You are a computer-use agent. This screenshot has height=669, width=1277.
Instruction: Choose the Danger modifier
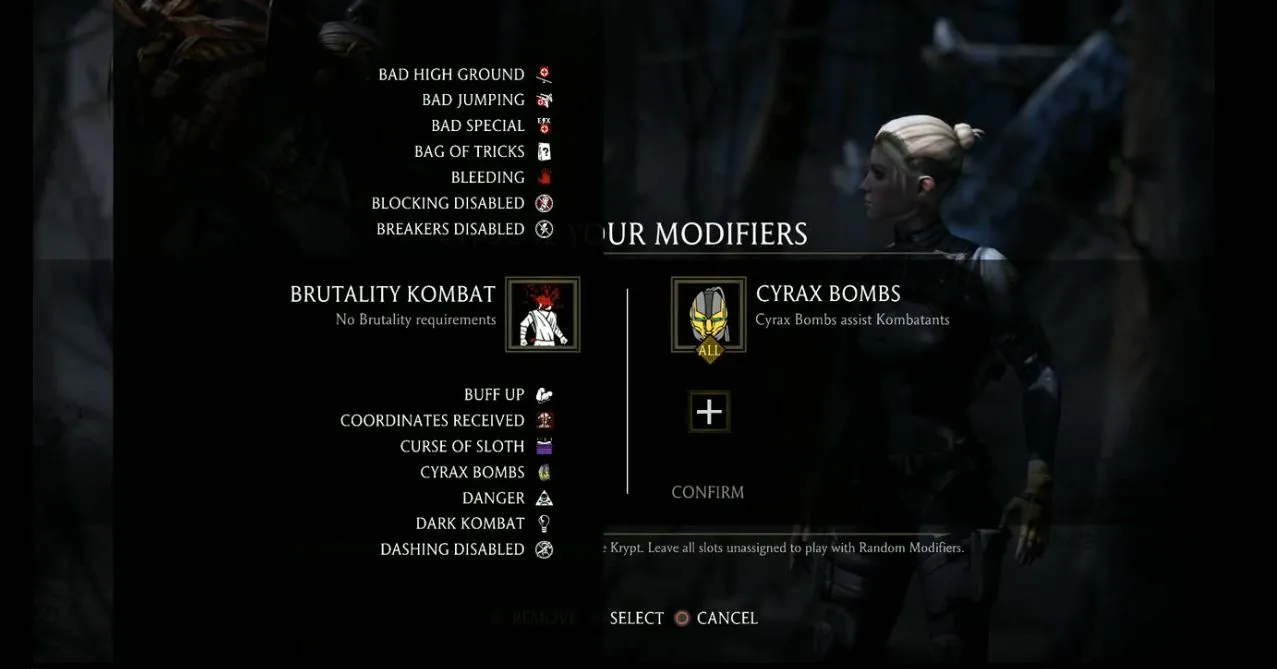[493, 498]
